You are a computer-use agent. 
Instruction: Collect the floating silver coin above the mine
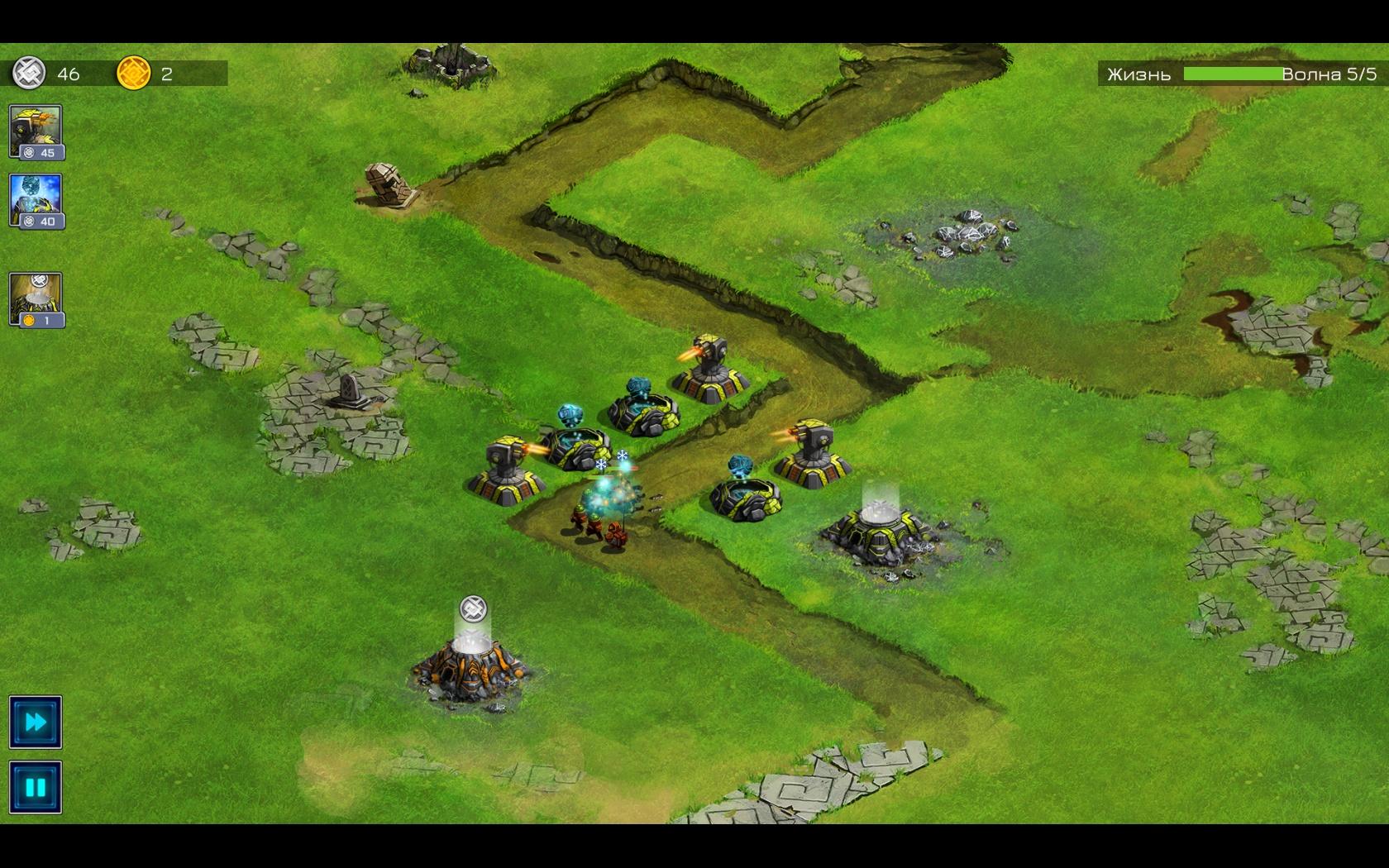(473, 609)
